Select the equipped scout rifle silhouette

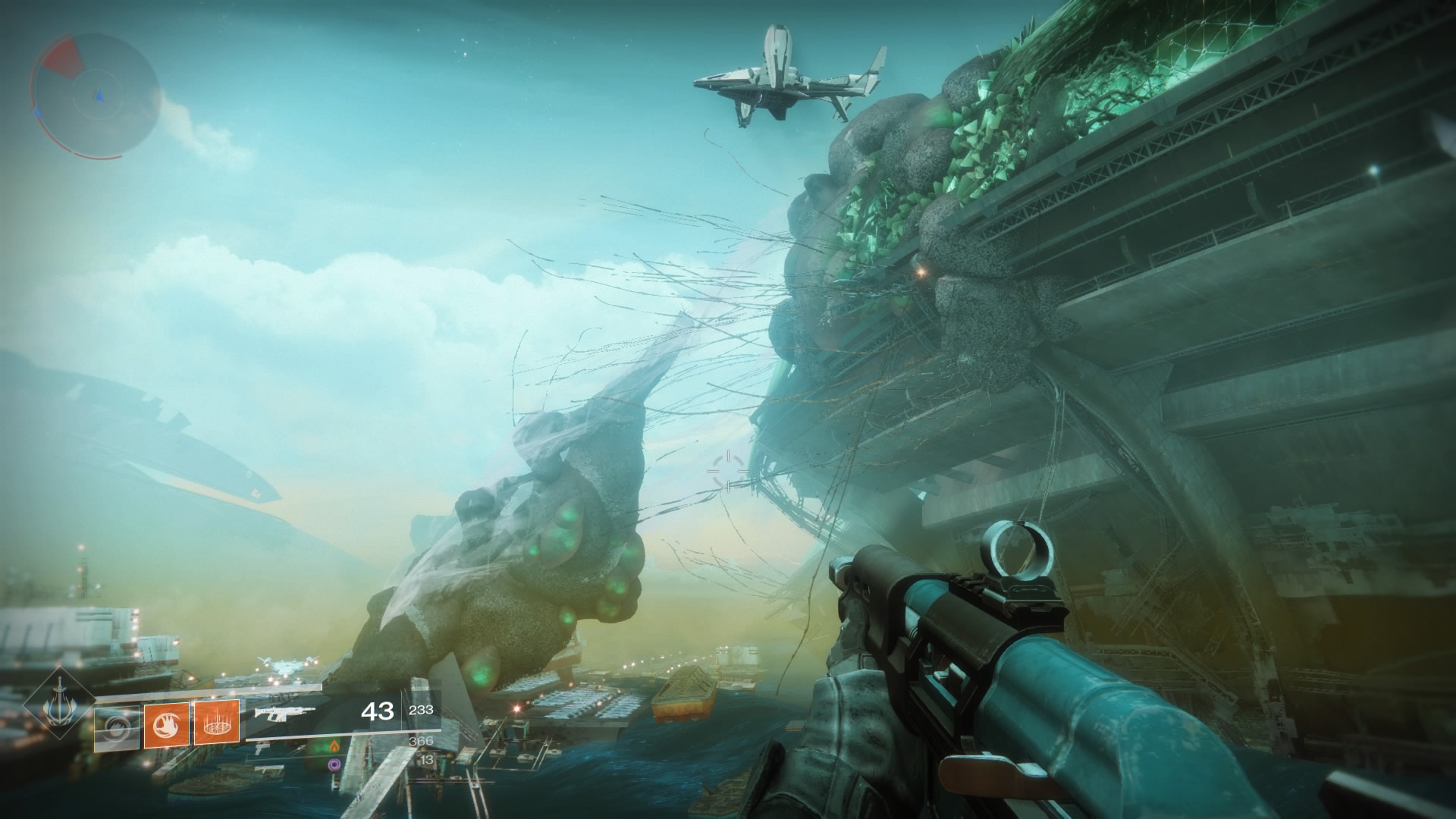tap(284, 714)
